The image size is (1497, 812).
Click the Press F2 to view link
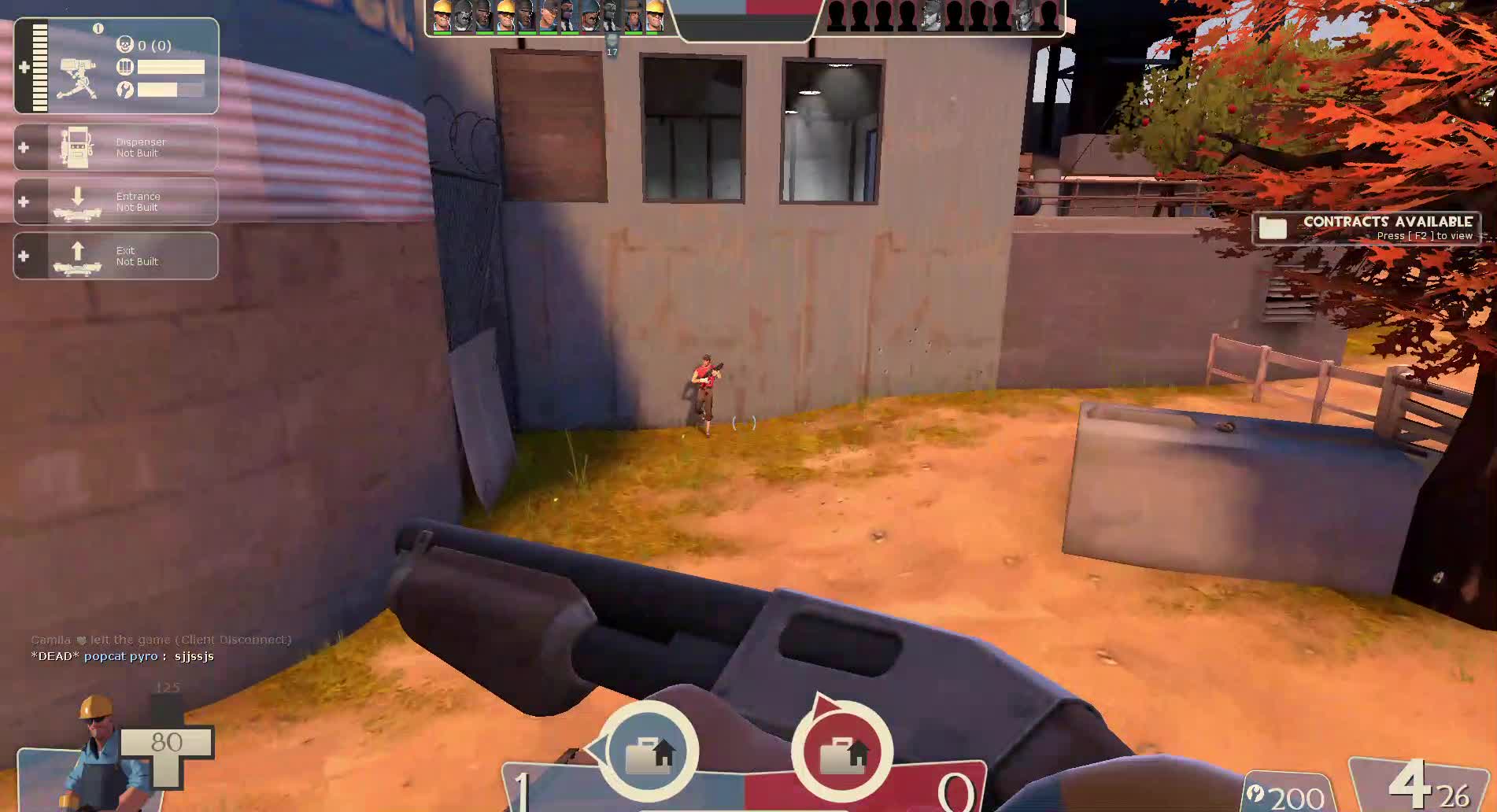coord(1425,235)
